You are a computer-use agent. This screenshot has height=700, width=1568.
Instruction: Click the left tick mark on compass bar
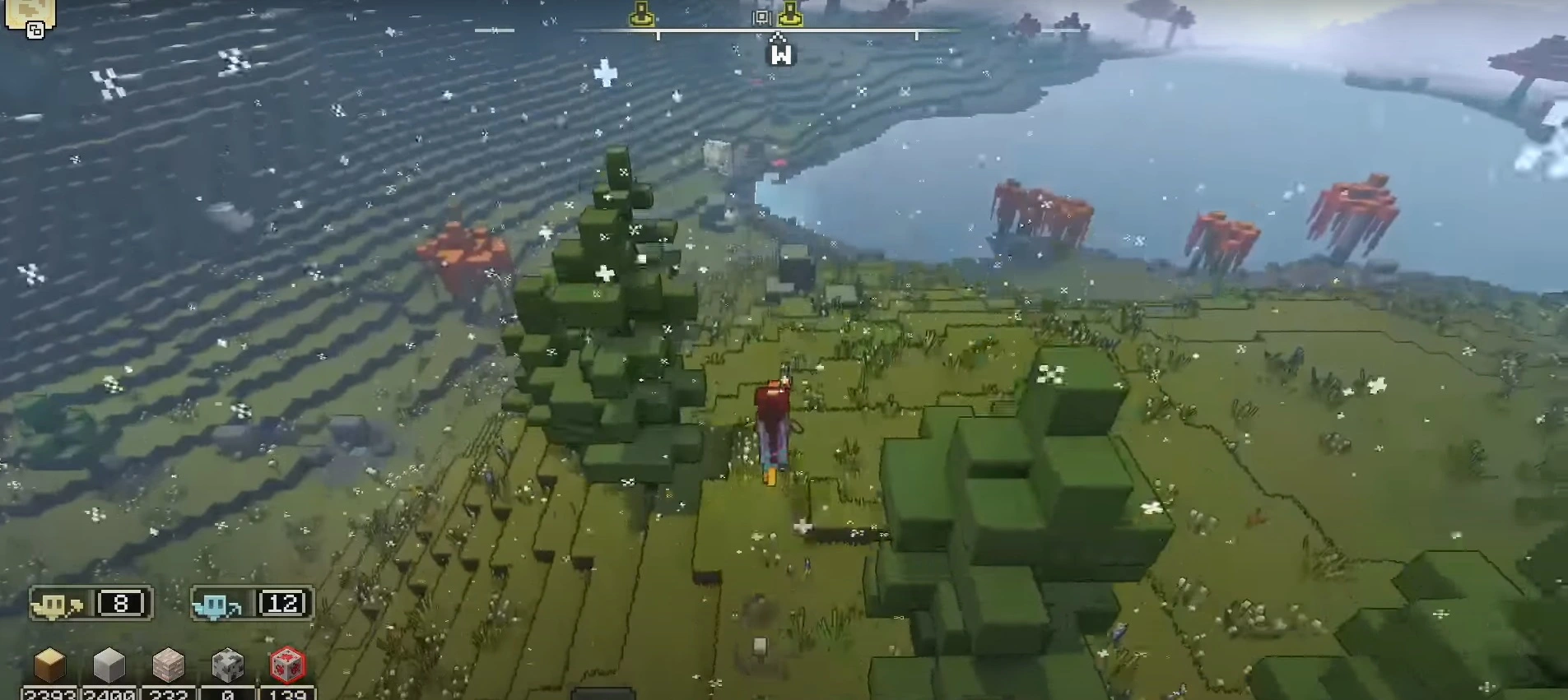click(x=658, y=35)
